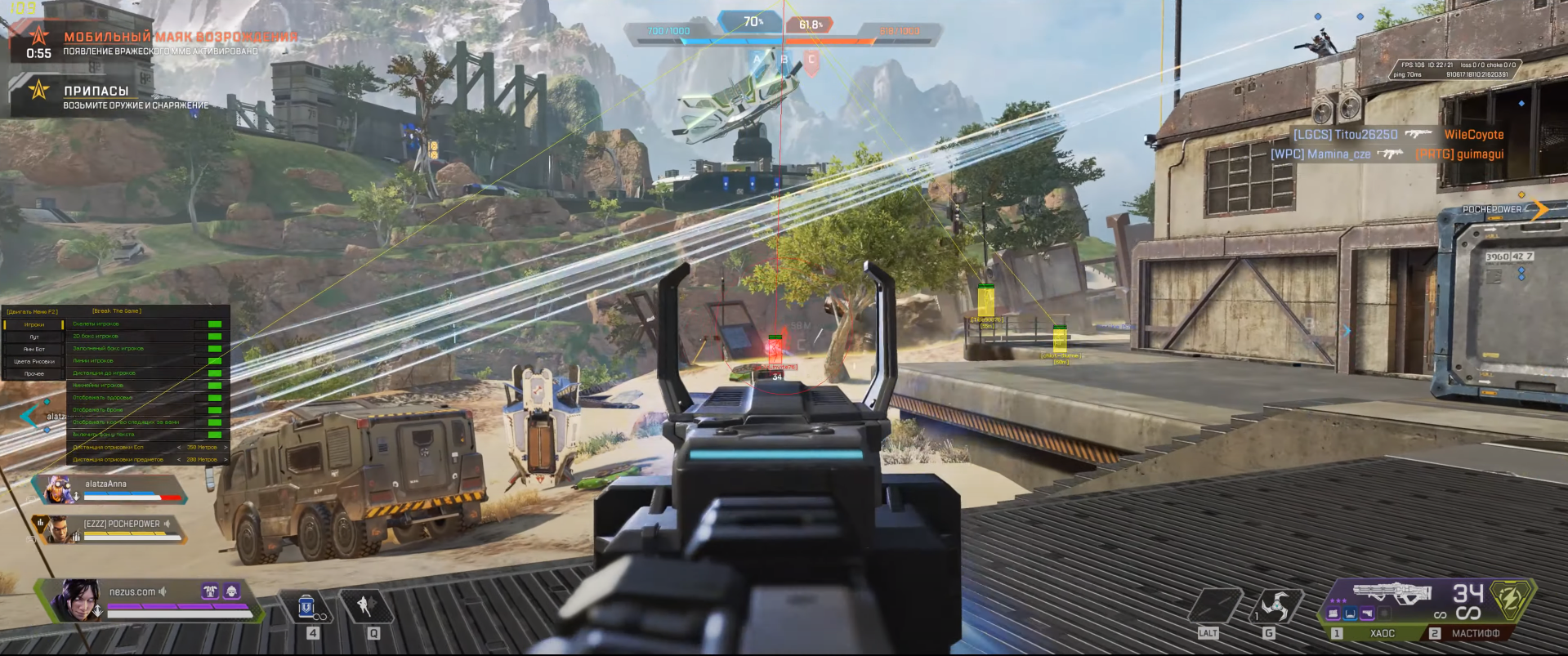Turn off Никнеймы игроков toggle
This screenshot has height=656, width=1568.
(215, 386)
